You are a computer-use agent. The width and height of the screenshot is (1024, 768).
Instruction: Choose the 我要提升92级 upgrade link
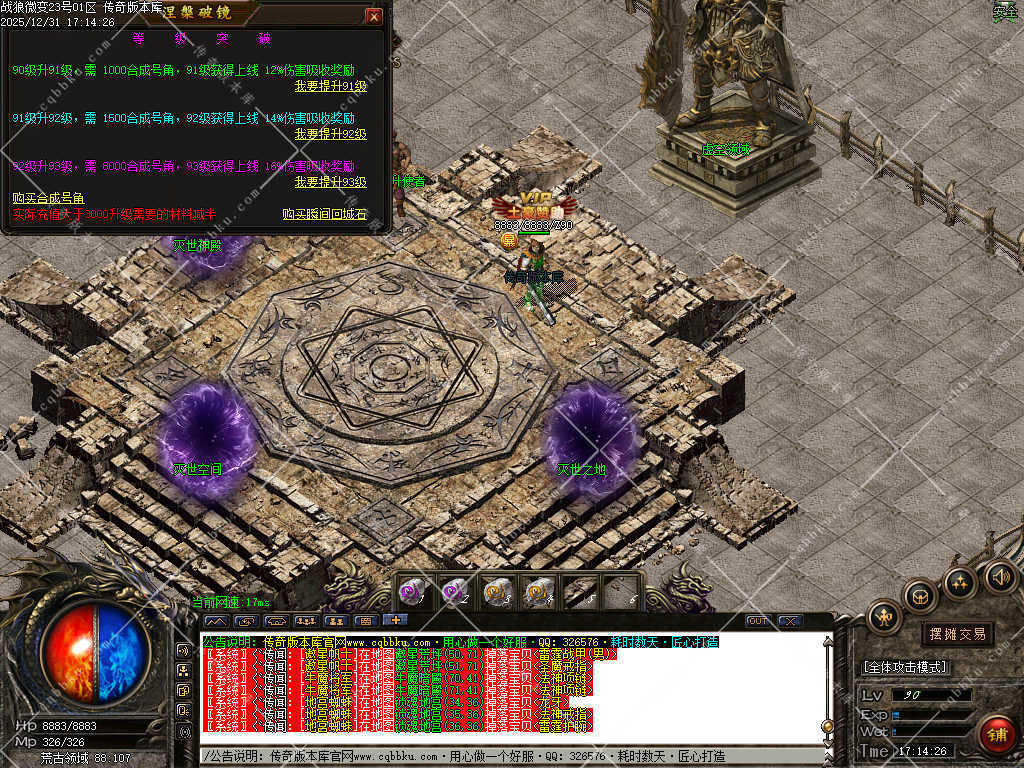[330, 134]
